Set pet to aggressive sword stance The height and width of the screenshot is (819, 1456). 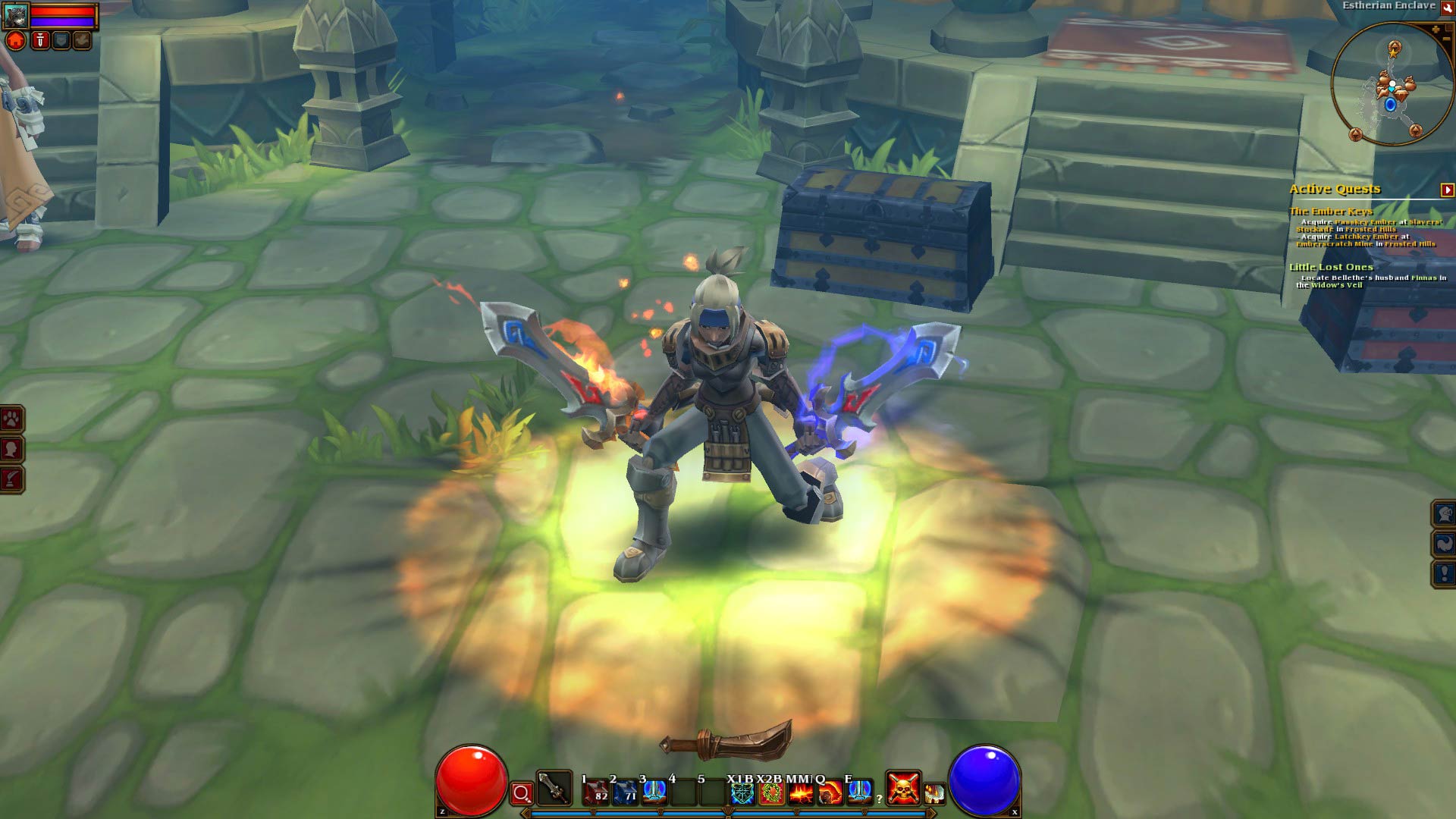tap(39, 40)
